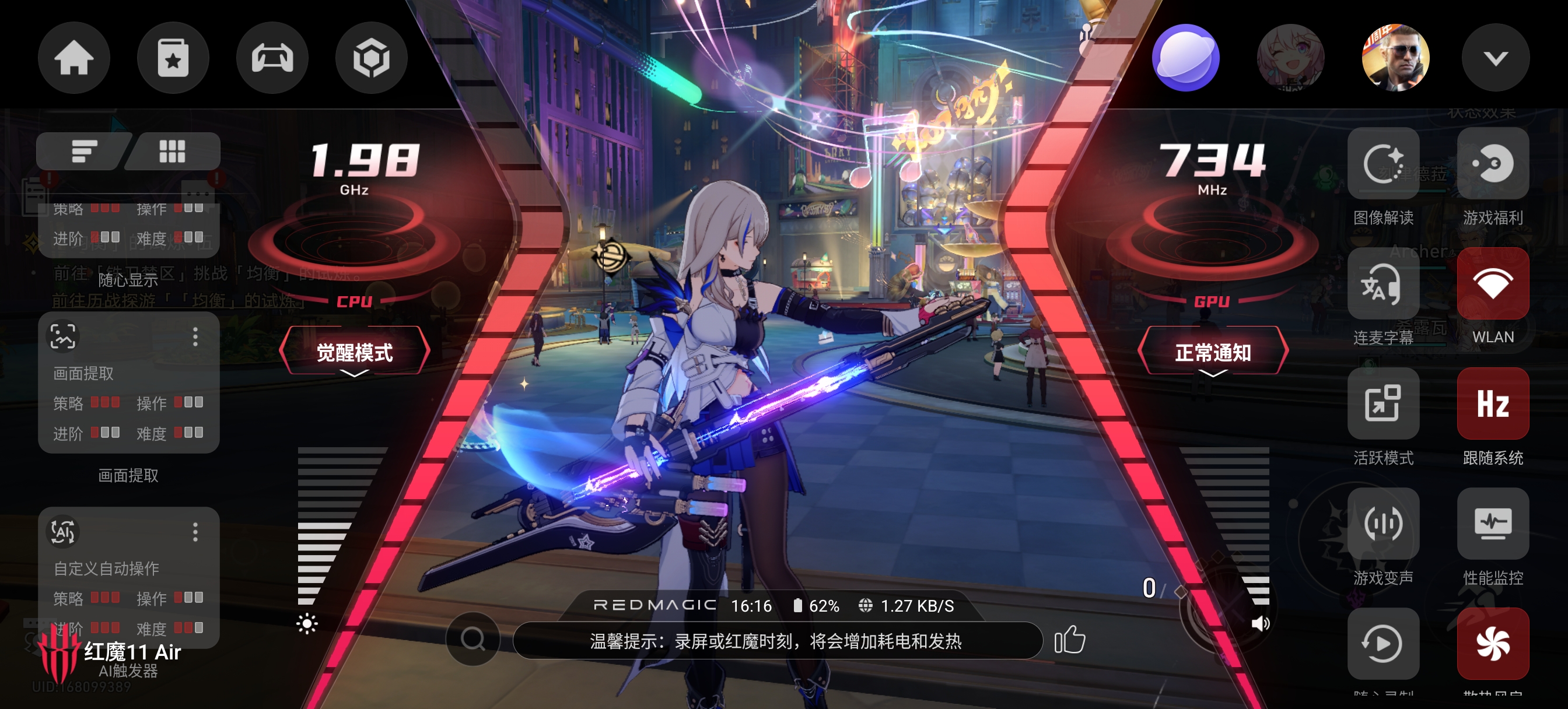Open the hexagon cube icon
Screen dimensions: 1568x709
point(370,58)
